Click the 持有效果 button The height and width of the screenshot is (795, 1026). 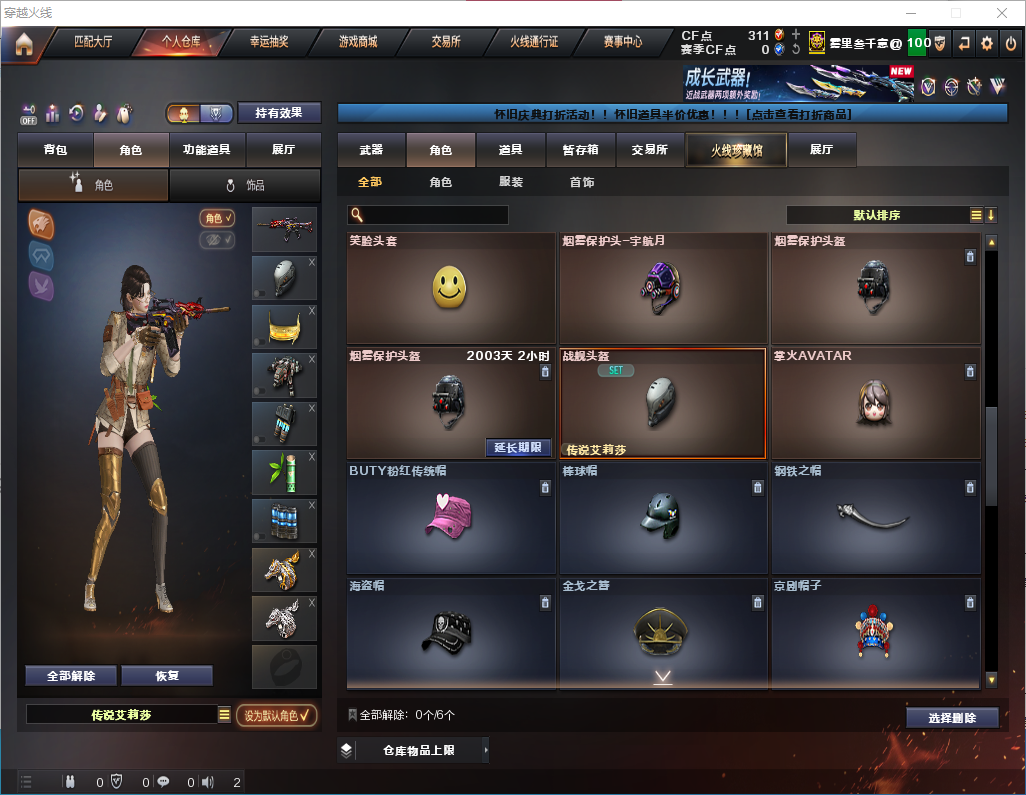point(279,113)
